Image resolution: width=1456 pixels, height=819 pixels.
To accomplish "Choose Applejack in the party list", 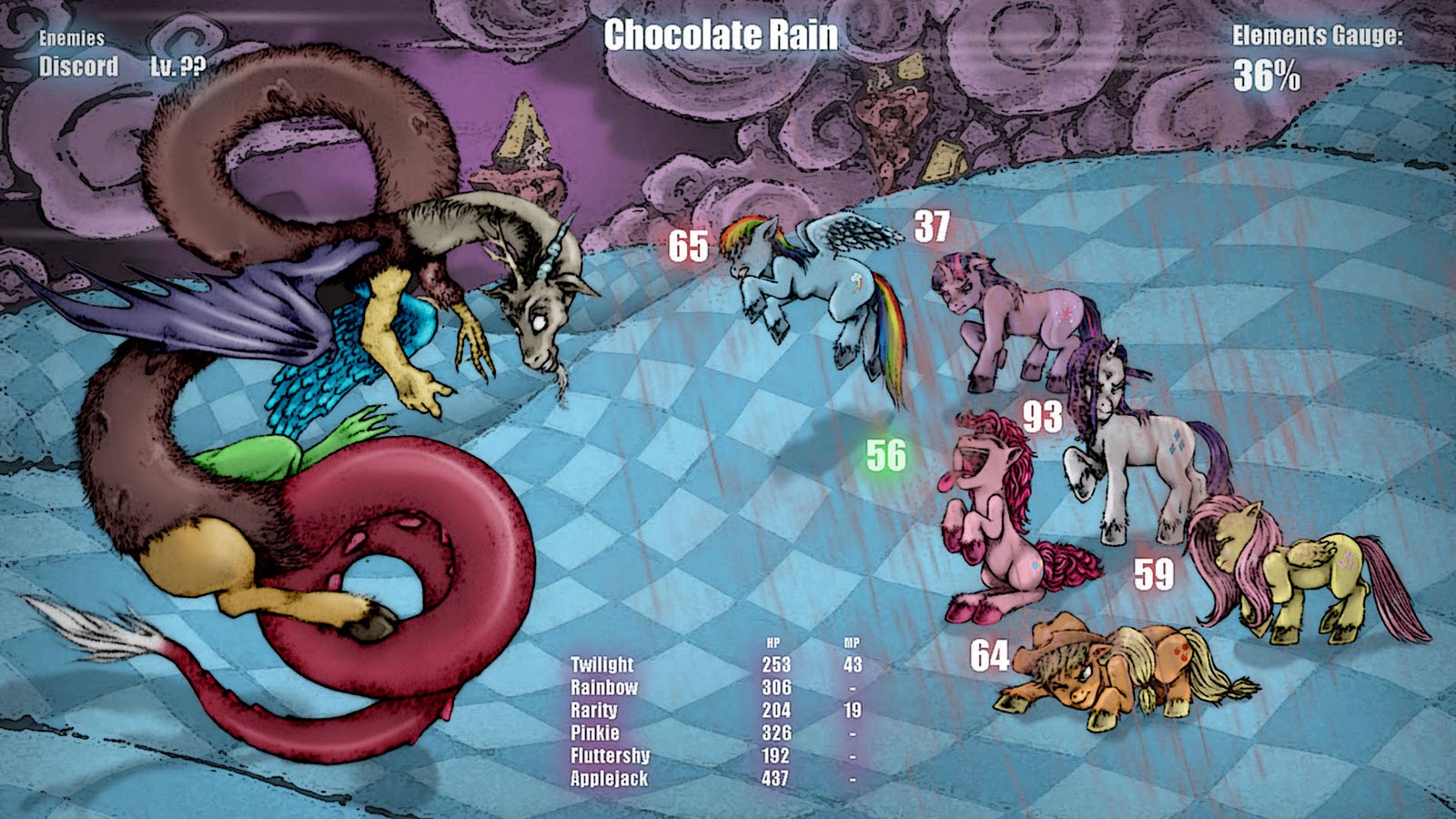I will [x=610, y=779].
